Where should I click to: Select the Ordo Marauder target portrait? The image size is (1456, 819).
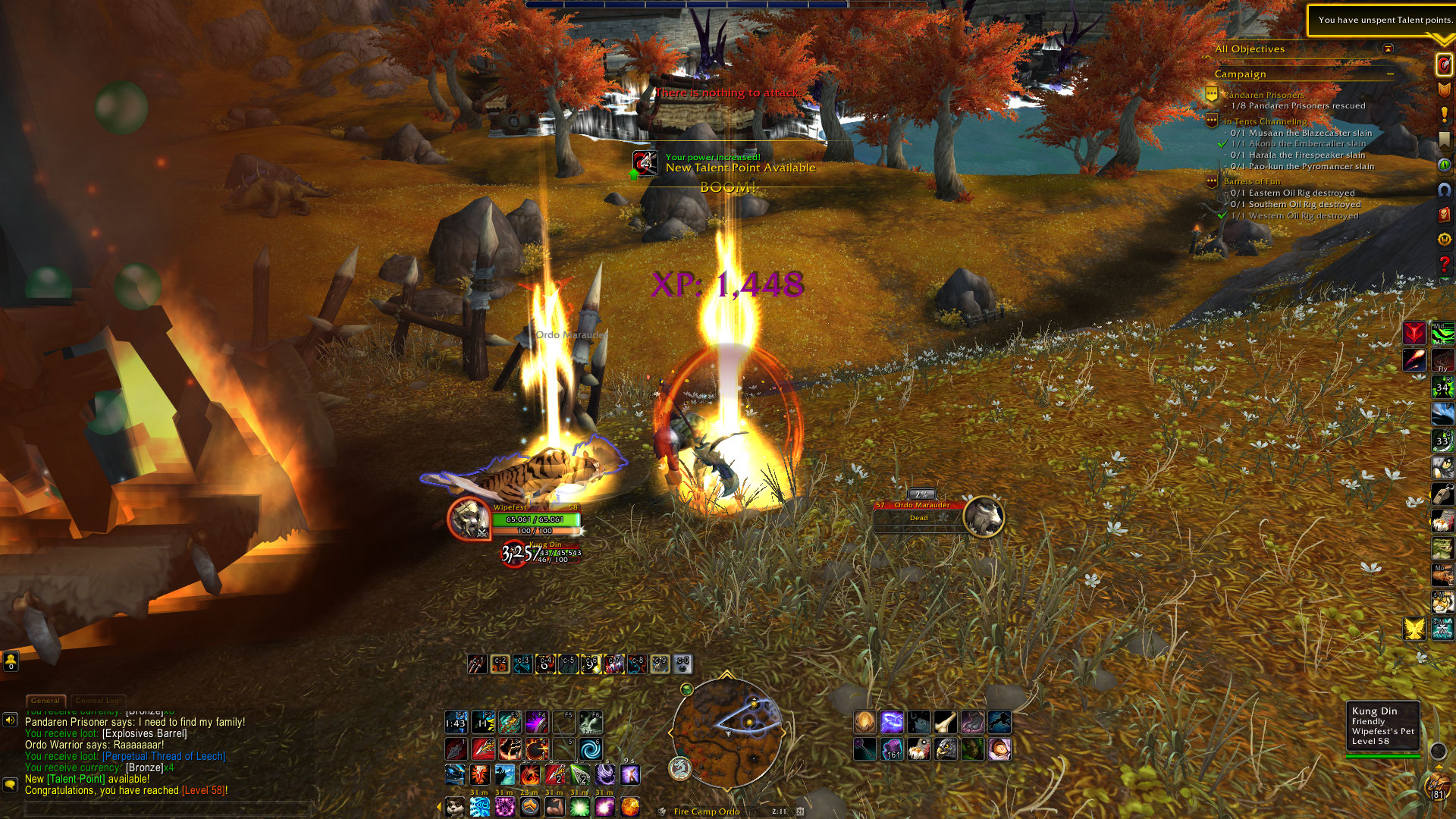[984, 517]
